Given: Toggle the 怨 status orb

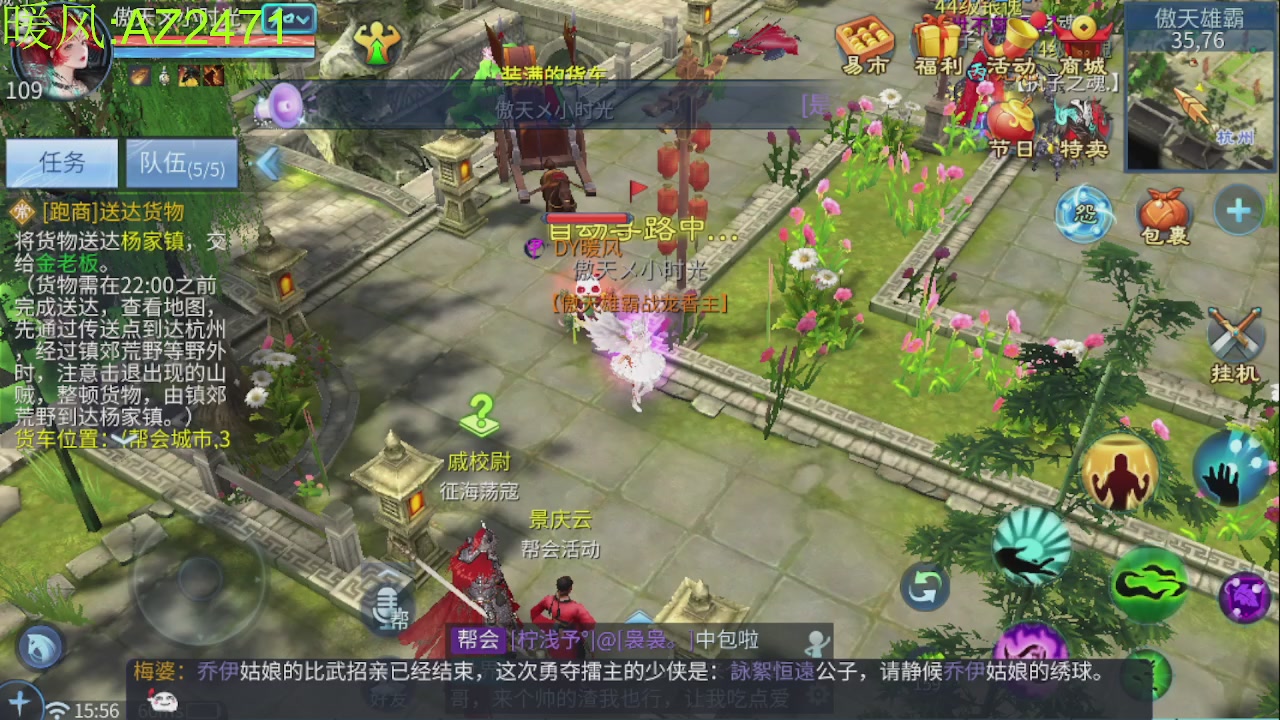Looking at the screenshot, I should pyautogui.click(x=1083, y=213).
